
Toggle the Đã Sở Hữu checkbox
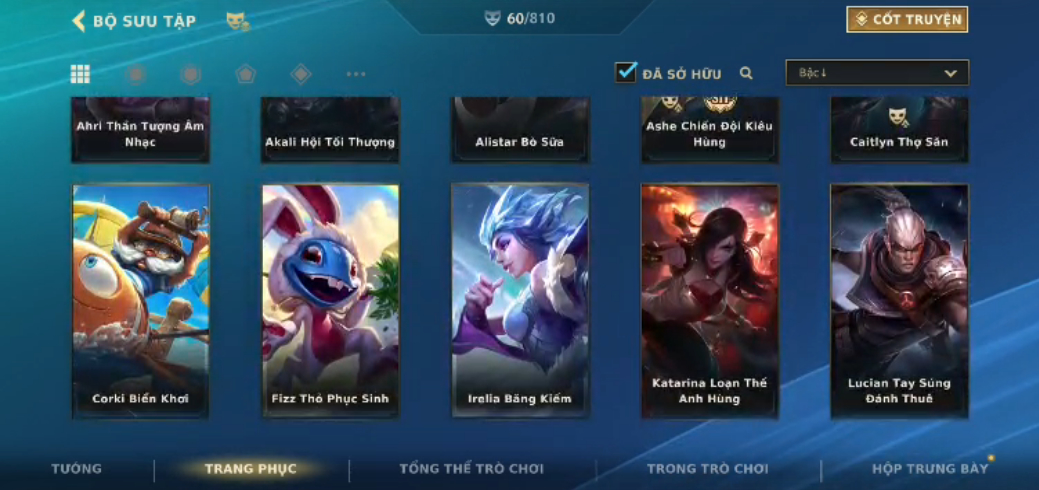pyautogui.click(x=626, y=72)
